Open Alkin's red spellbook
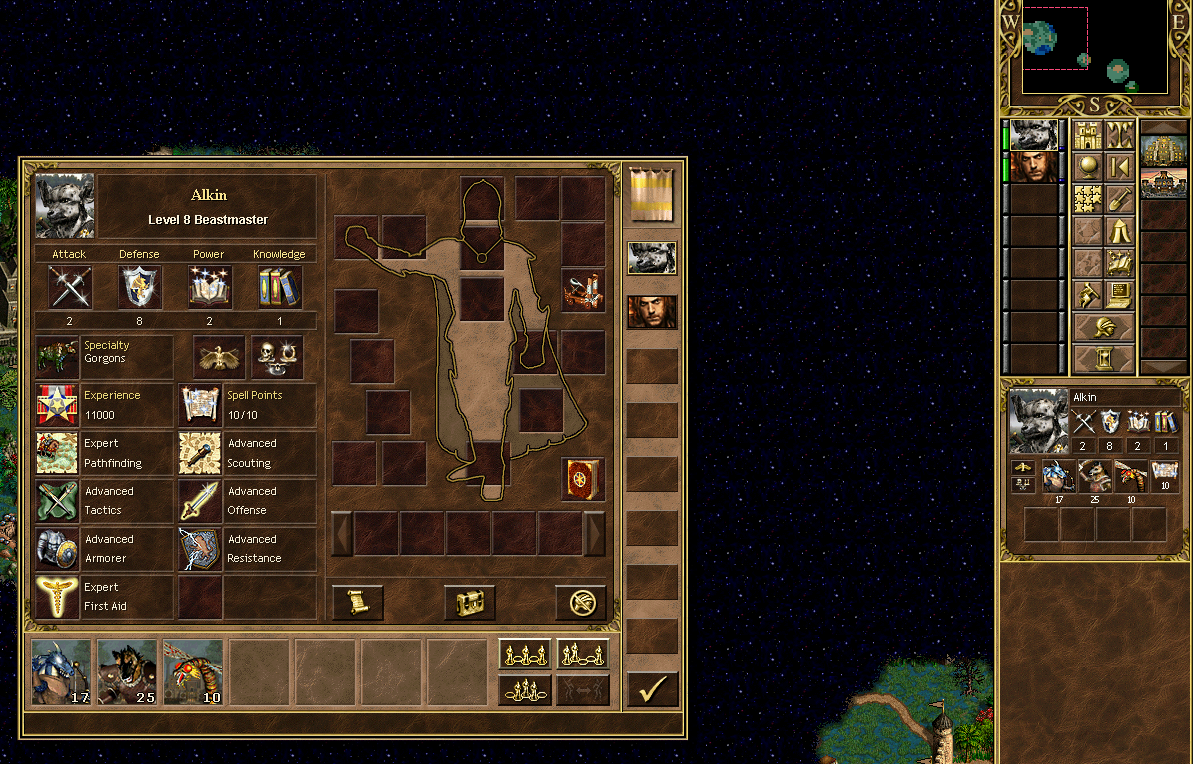 [x=582, y=478]
